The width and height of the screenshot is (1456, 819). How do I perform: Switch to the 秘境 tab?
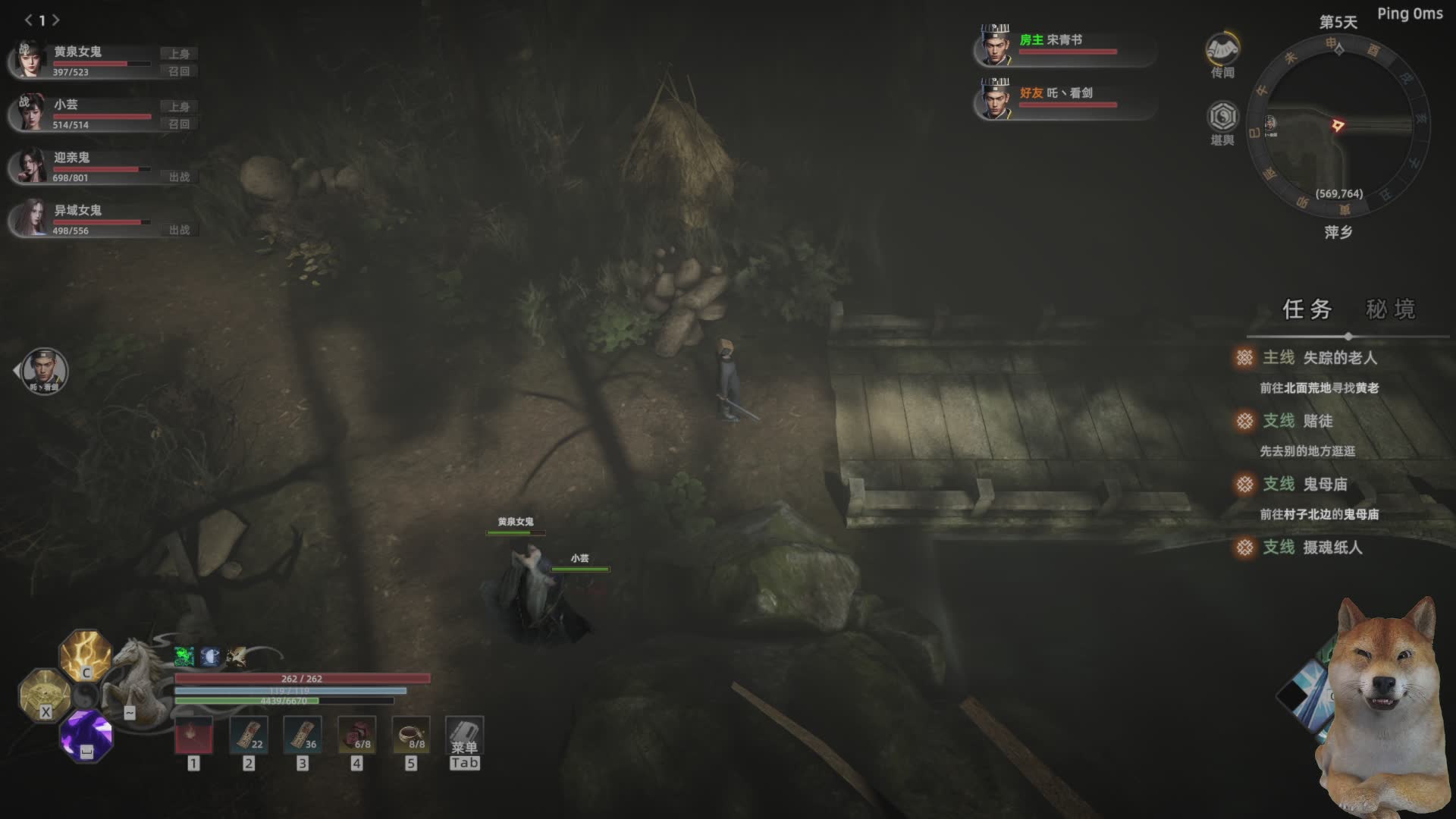click(x=1390, y=309)
